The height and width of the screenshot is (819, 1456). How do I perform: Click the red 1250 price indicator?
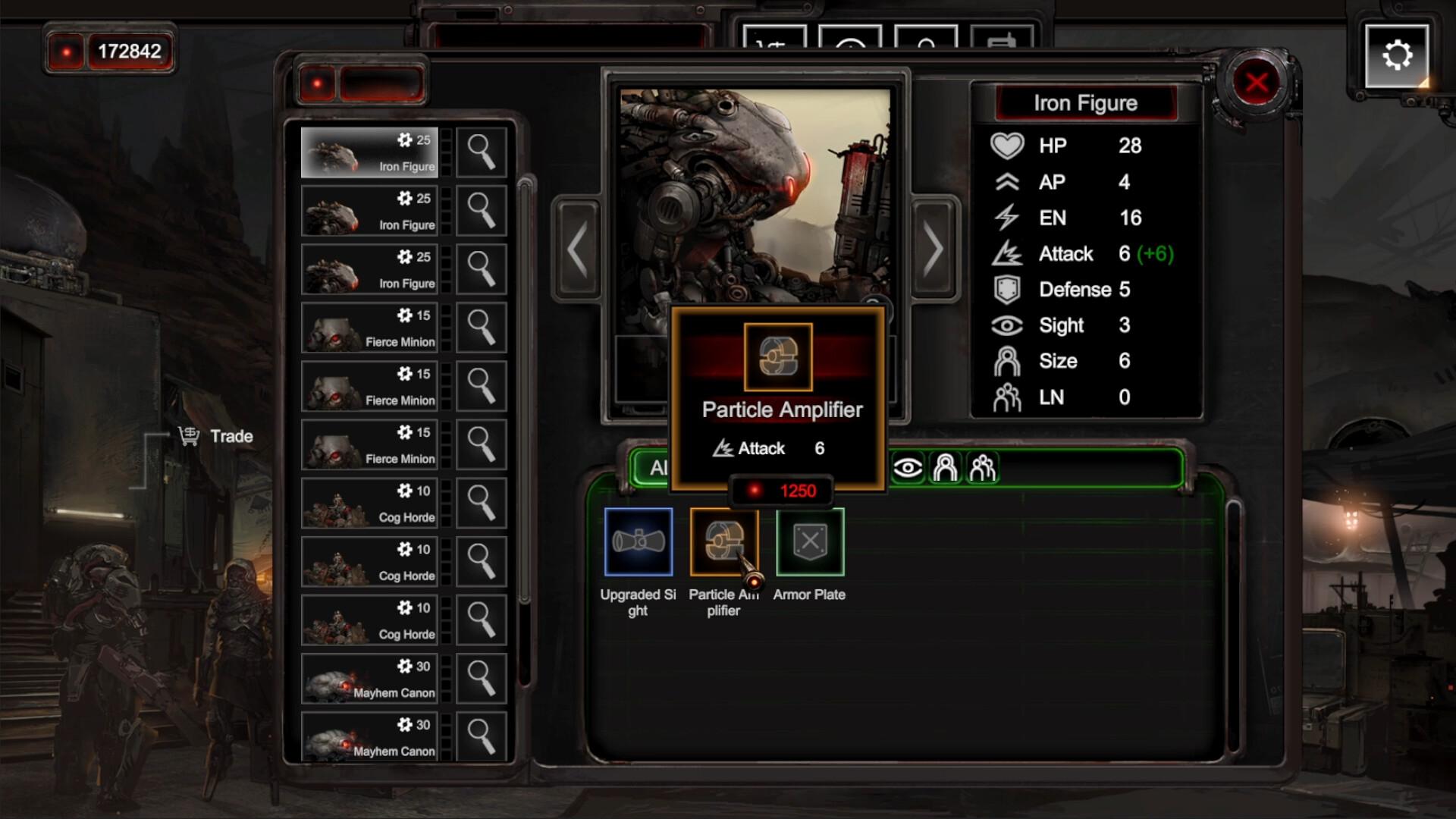click(781, 491)
